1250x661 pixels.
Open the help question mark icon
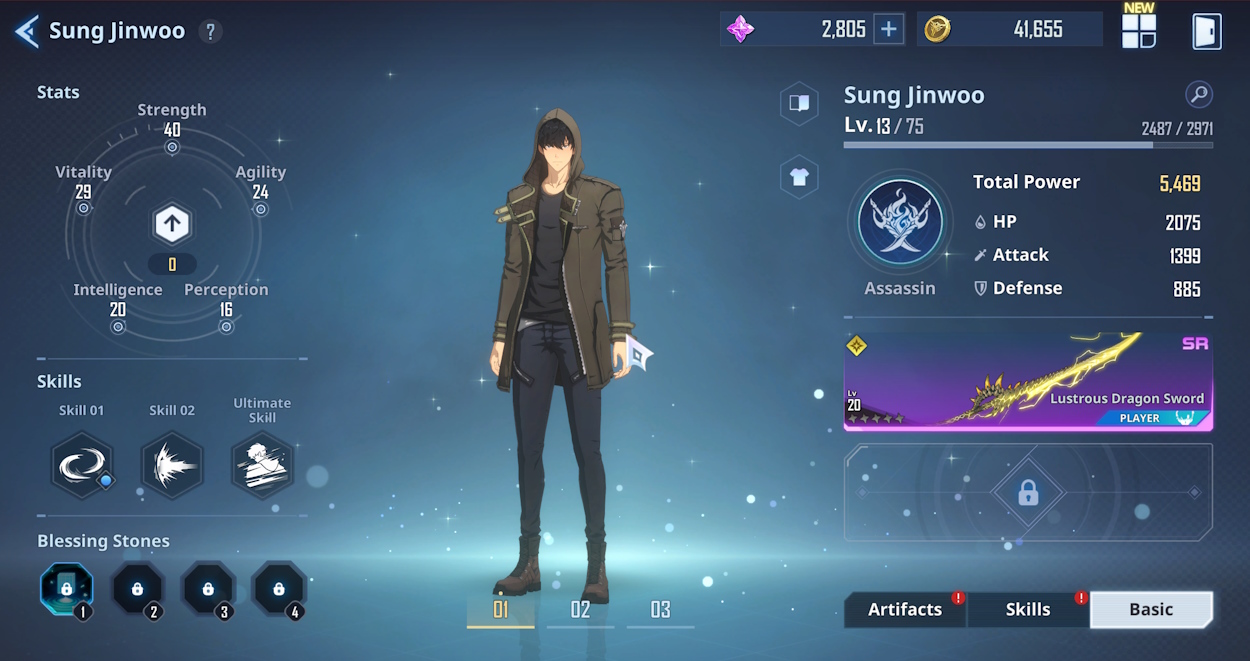[x=209, y=31]
